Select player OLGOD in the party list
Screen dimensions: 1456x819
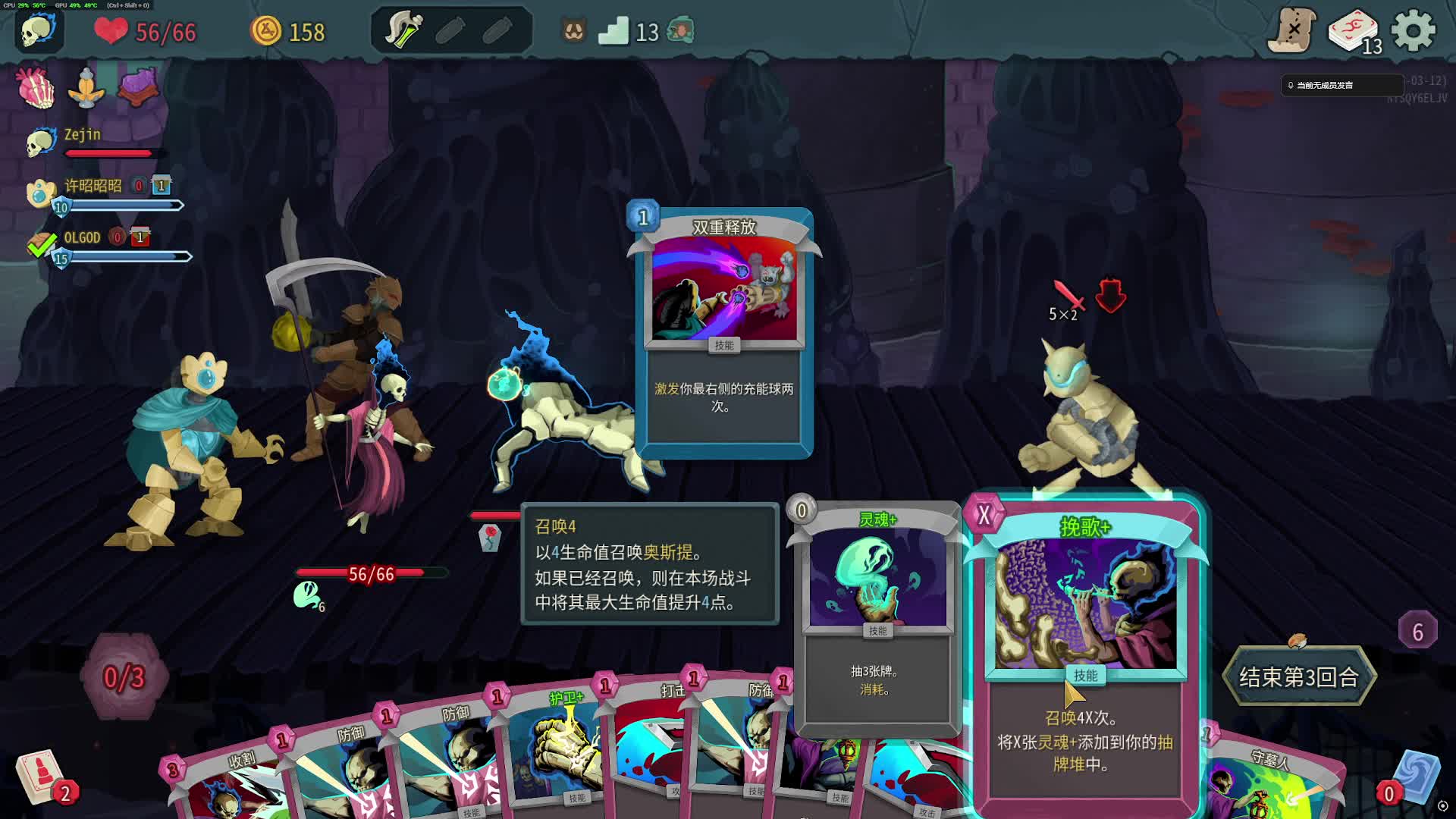pos(82,238)
